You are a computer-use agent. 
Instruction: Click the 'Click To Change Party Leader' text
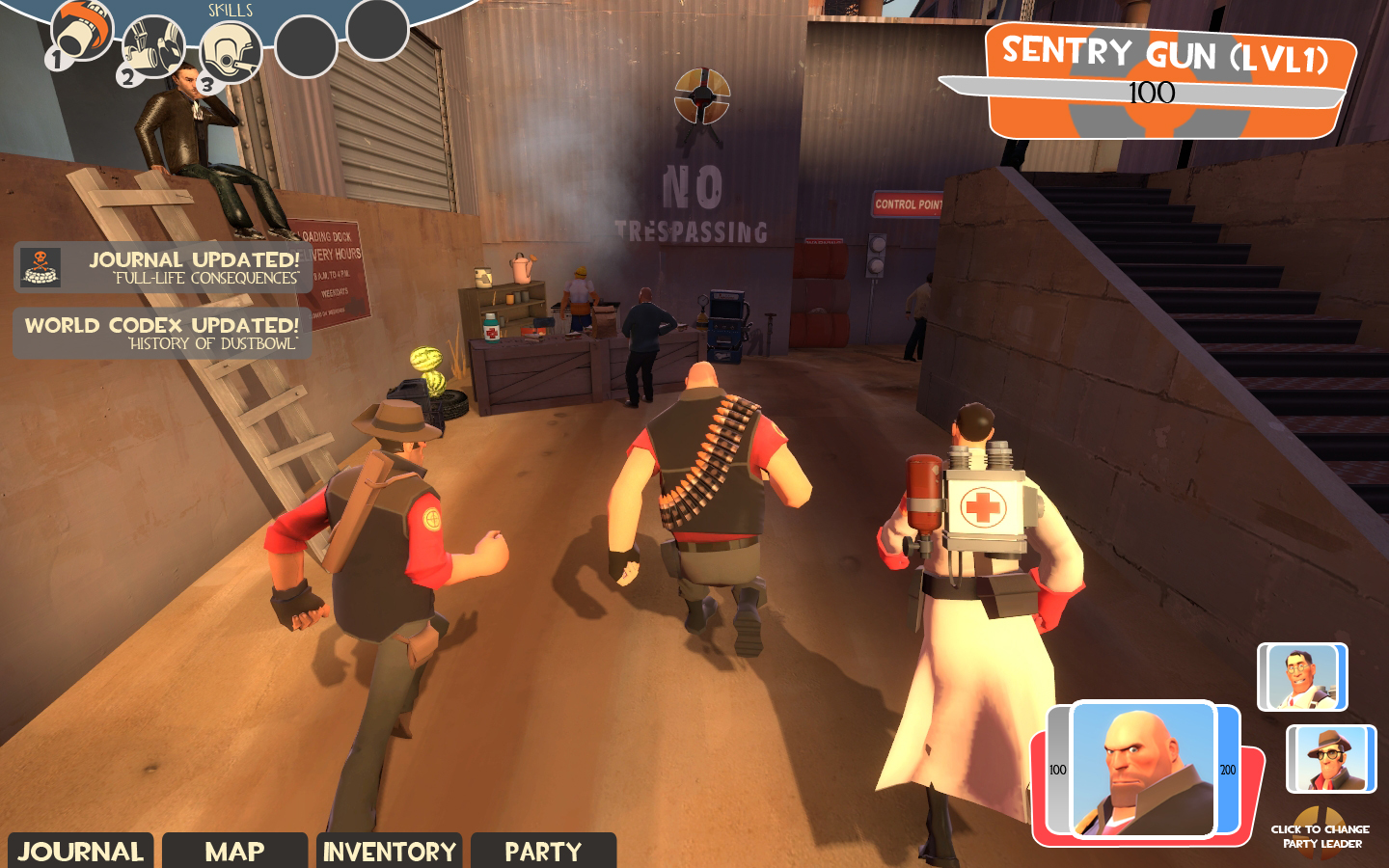1321,835
